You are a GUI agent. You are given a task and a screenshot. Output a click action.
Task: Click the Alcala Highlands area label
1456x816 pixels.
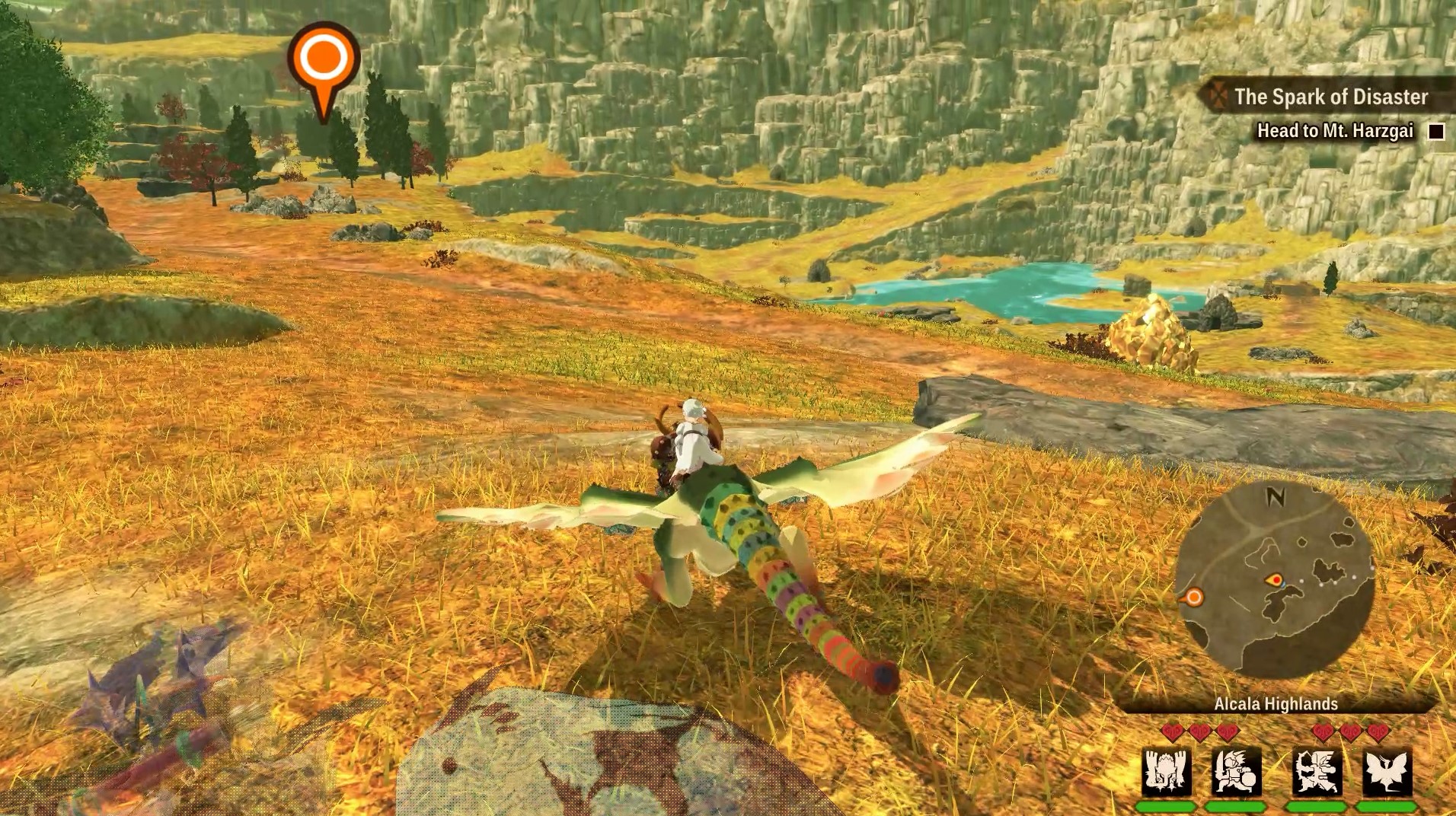pos(1276,704)
